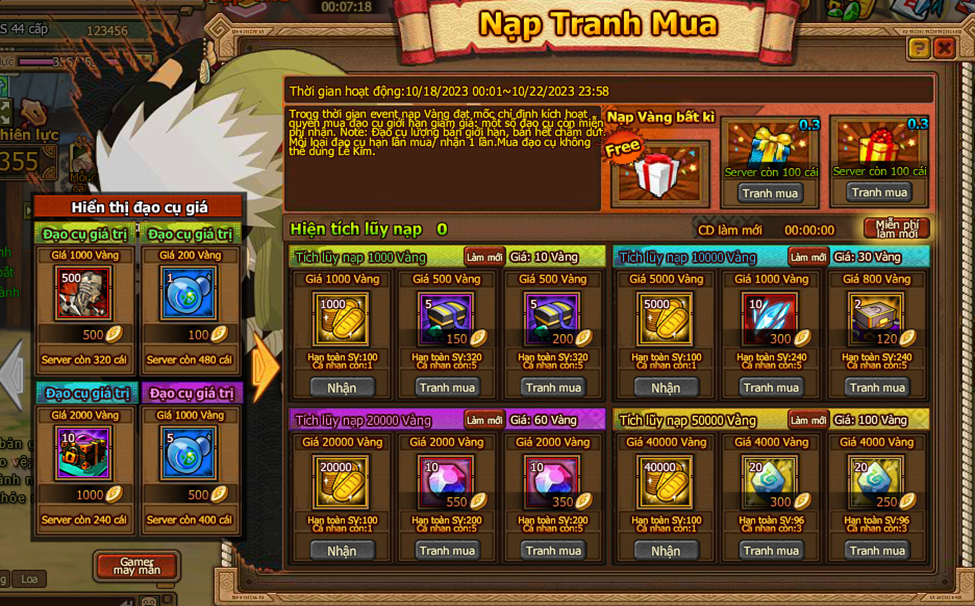
Task: Activate the Miễn phí làm mới button
Action: point(897,228)
